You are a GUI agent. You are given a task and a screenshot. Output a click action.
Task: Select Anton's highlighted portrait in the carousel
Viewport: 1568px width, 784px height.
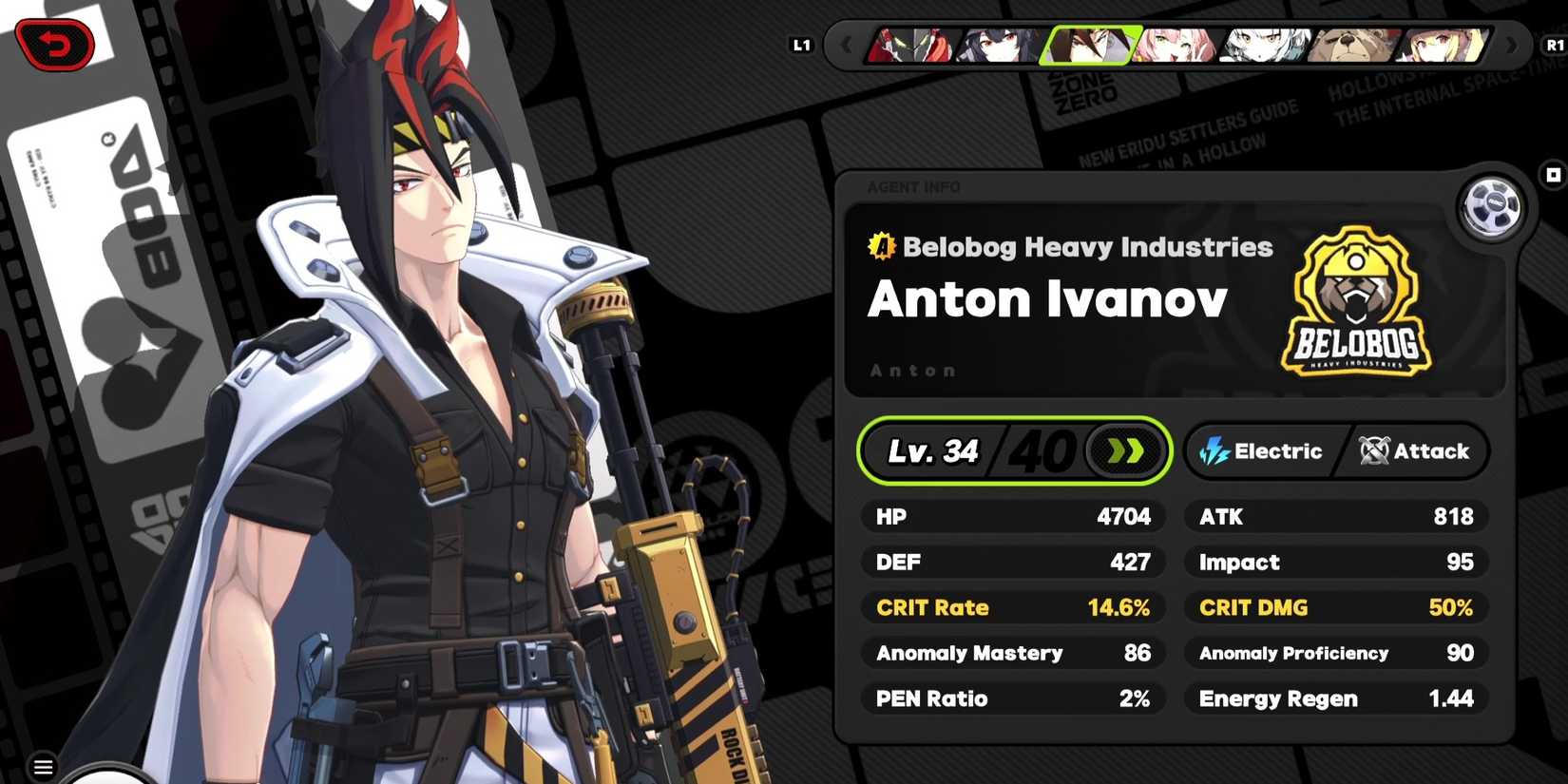click(x=1086, y=45)
